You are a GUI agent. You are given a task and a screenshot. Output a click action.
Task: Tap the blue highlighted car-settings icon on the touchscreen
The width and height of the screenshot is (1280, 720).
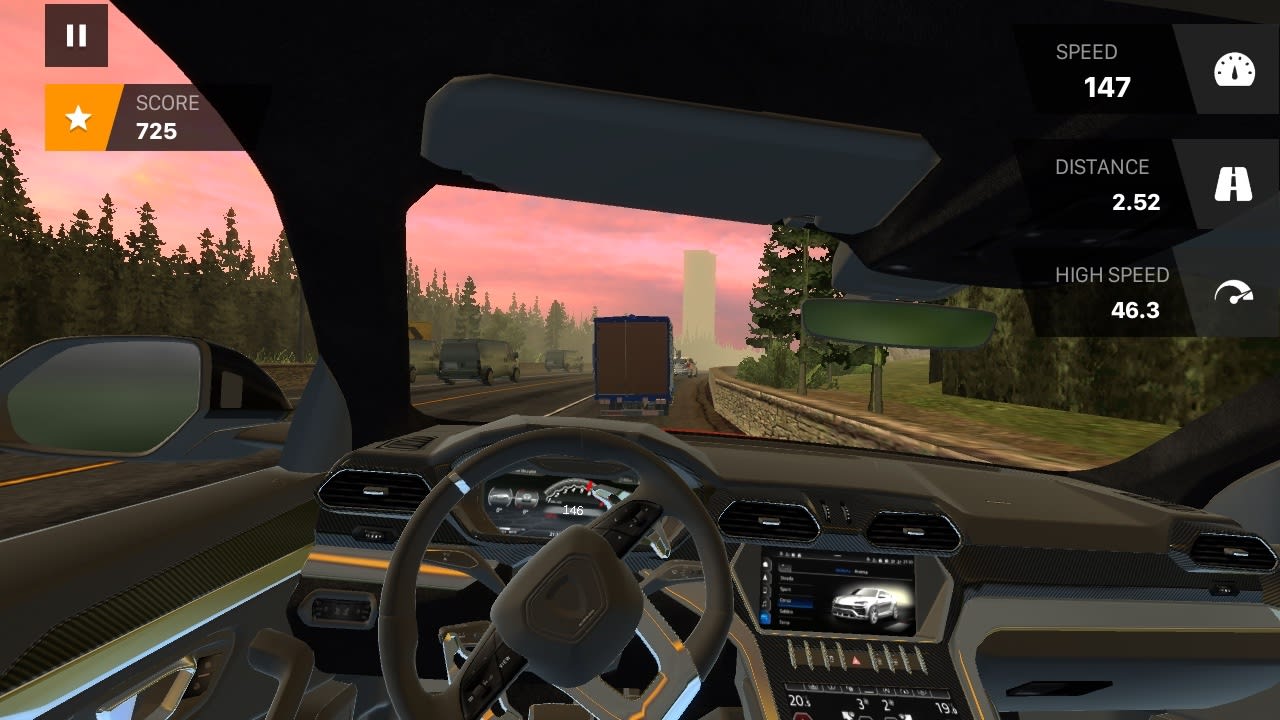coord(765,616)
